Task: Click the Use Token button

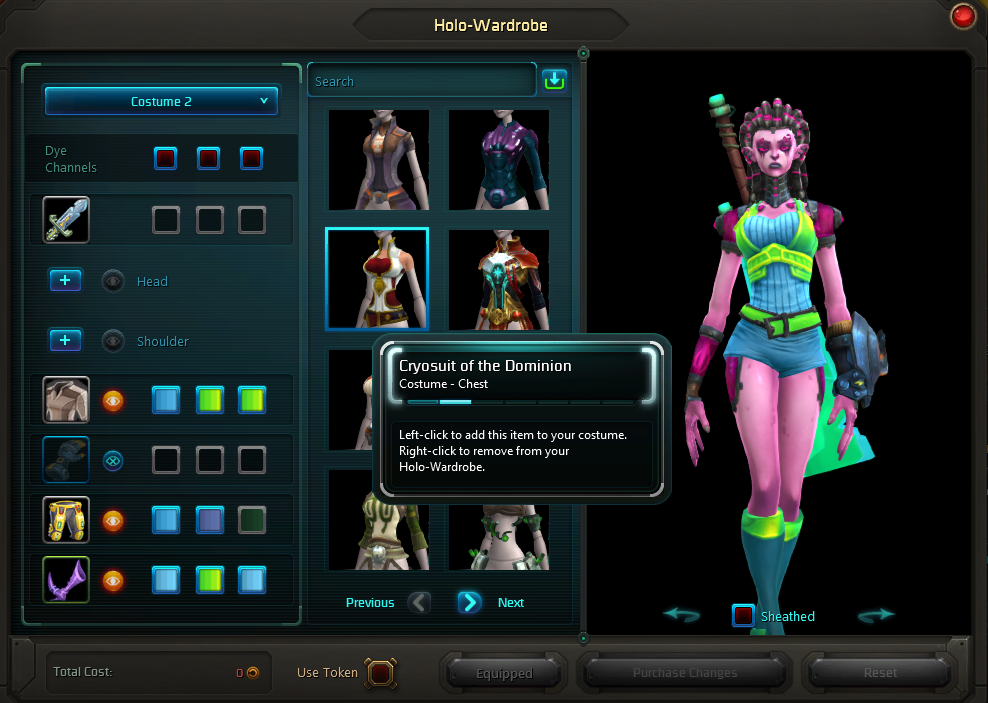Action: pos(380,672)
